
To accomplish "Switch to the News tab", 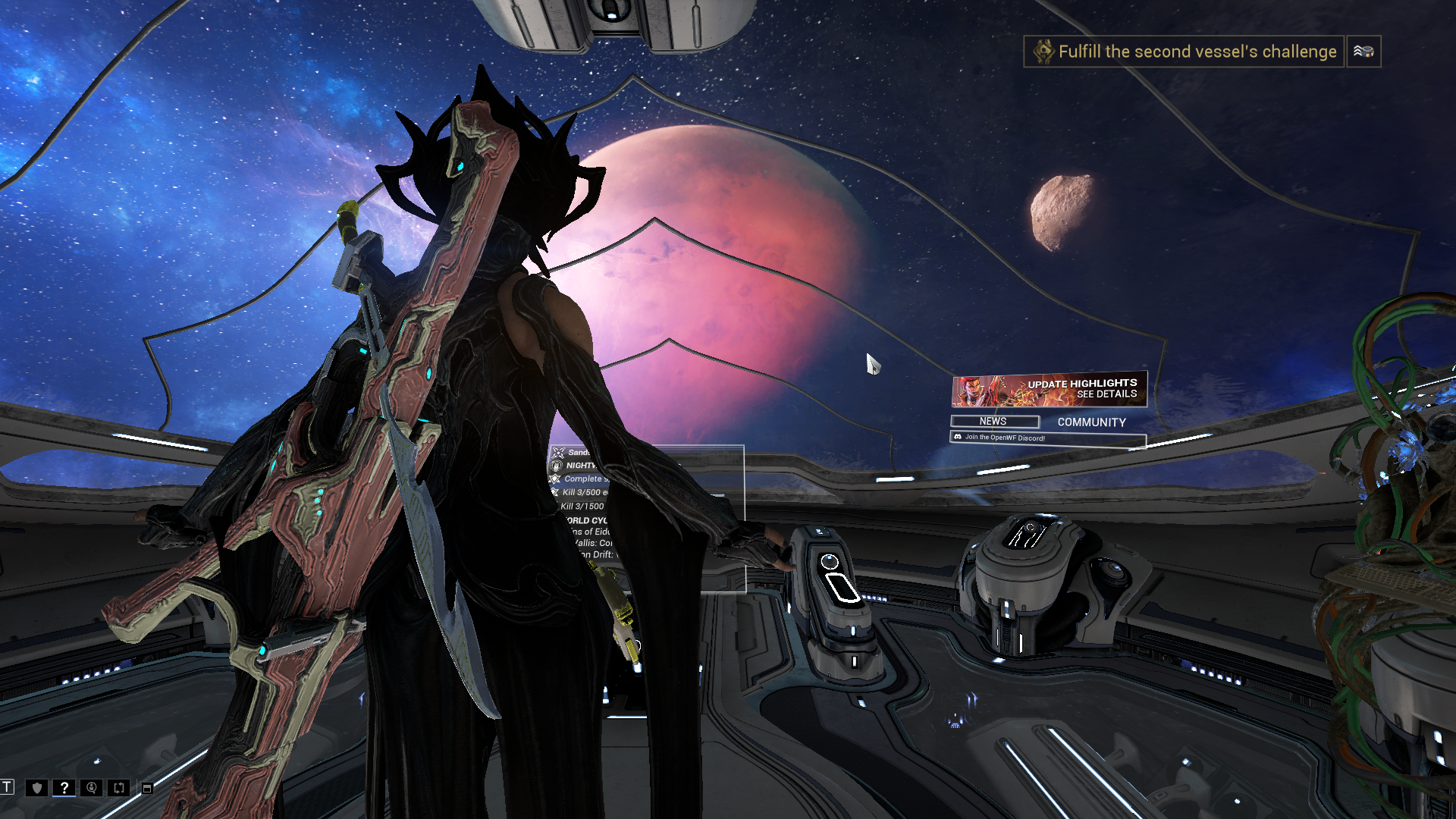I will point(993,422).
